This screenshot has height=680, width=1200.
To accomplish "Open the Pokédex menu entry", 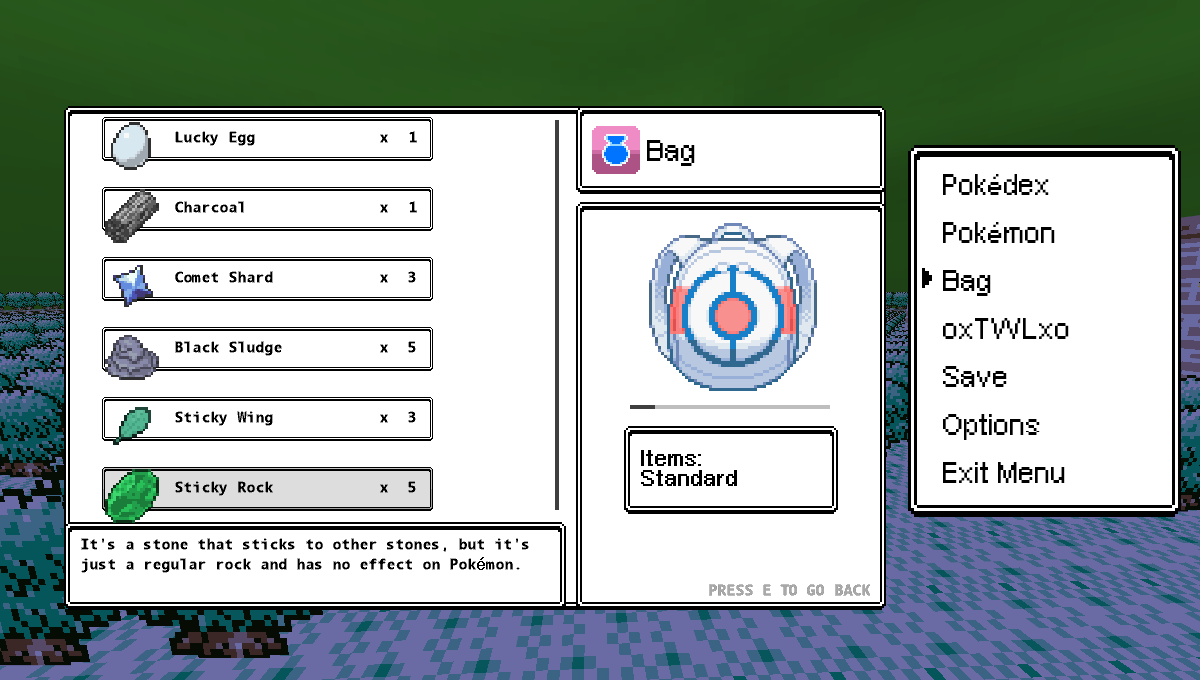I will 994,186.
